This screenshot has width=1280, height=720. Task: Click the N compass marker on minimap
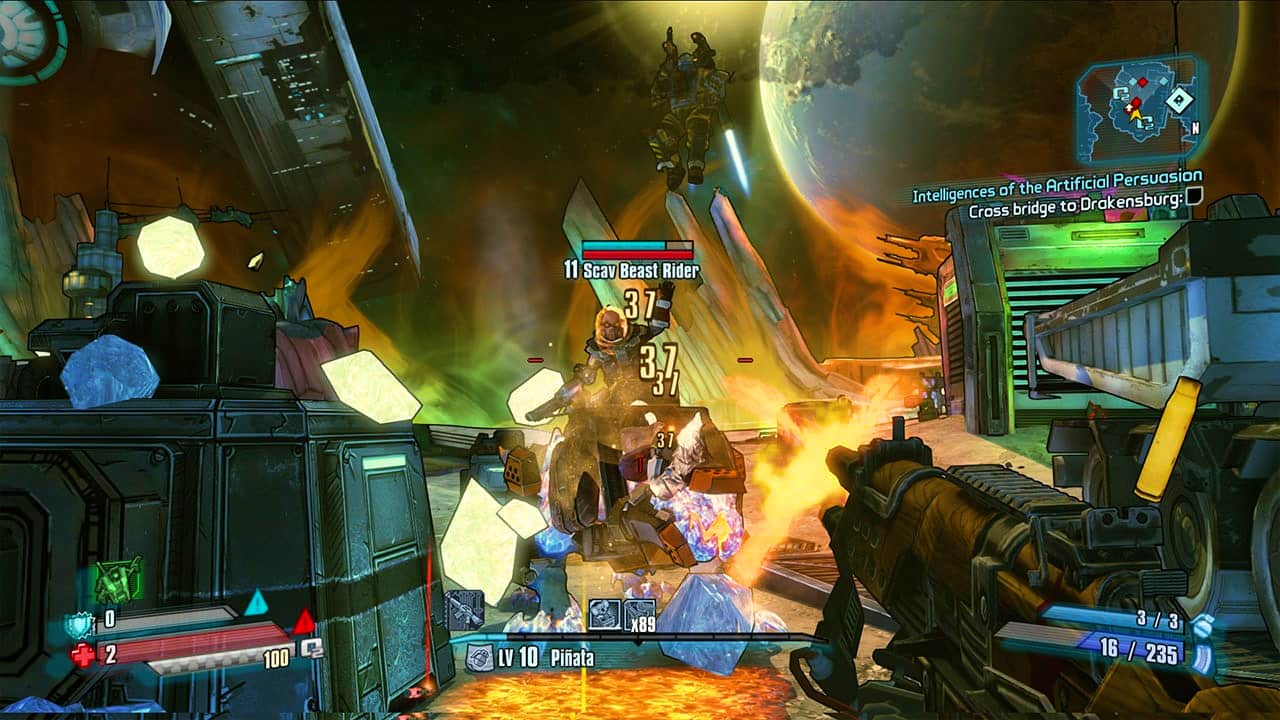1196,128
